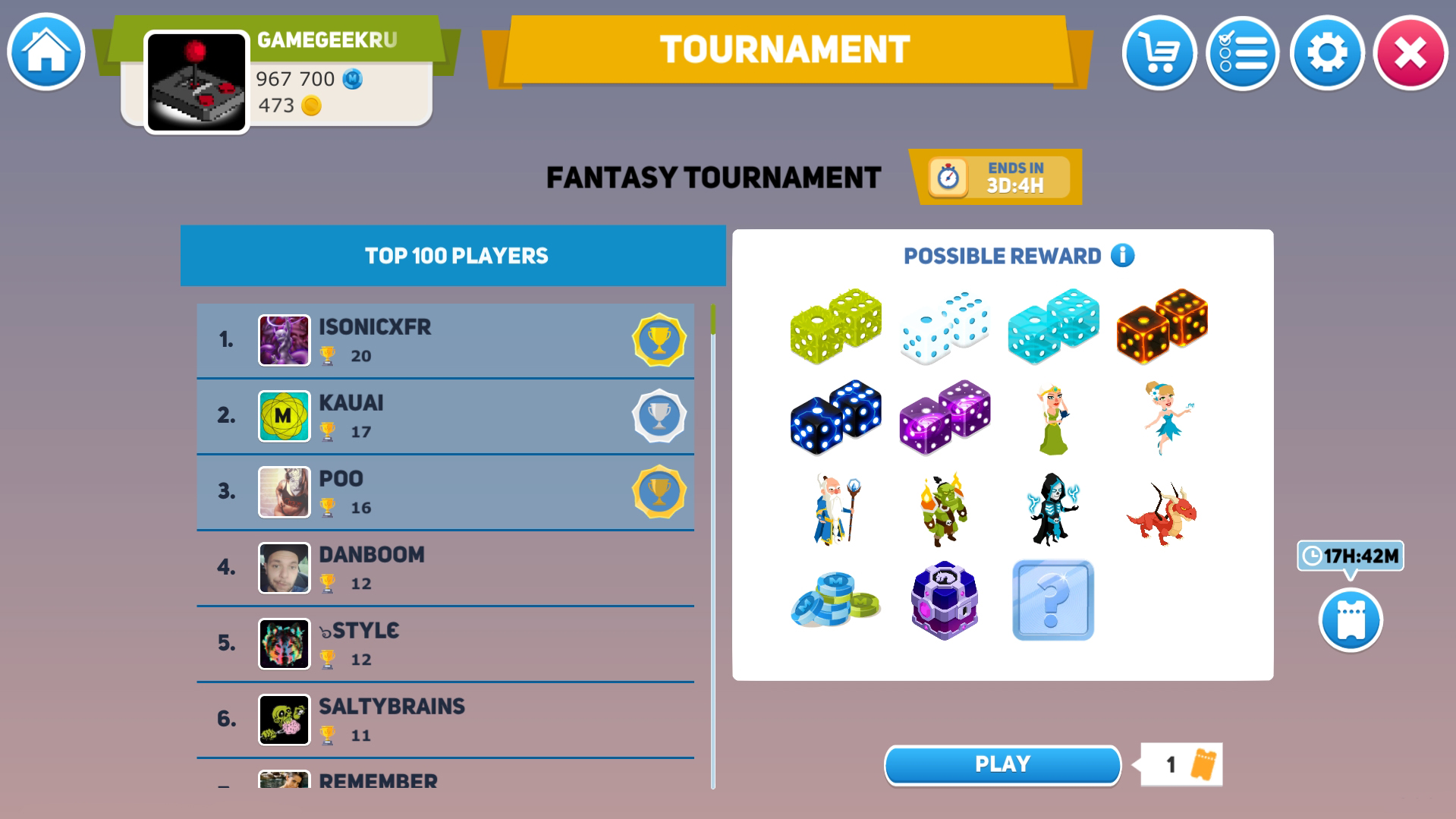Image resolution: width=1456 pixels, height=819 pixels.
Task: Click KAUAI's silver trophy badge
Action: [659, 416]
